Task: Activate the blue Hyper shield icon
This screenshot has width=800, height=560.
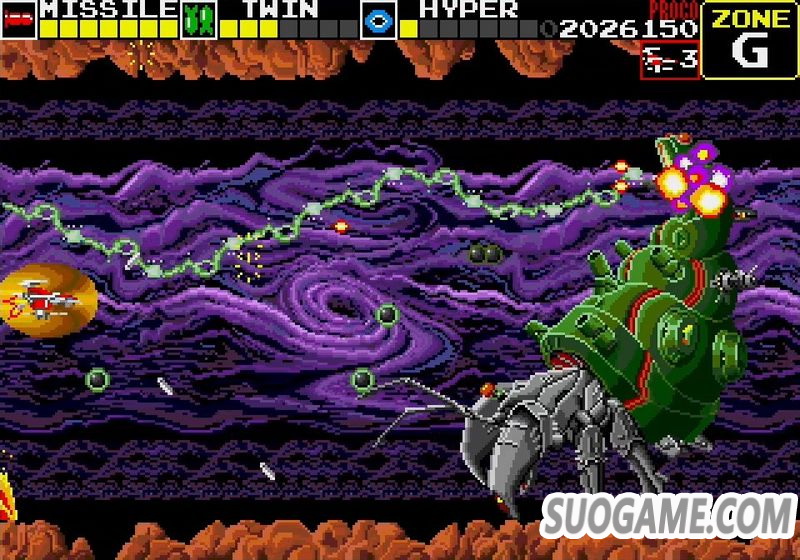Action: pyautogui.click(x=379, y=20)
